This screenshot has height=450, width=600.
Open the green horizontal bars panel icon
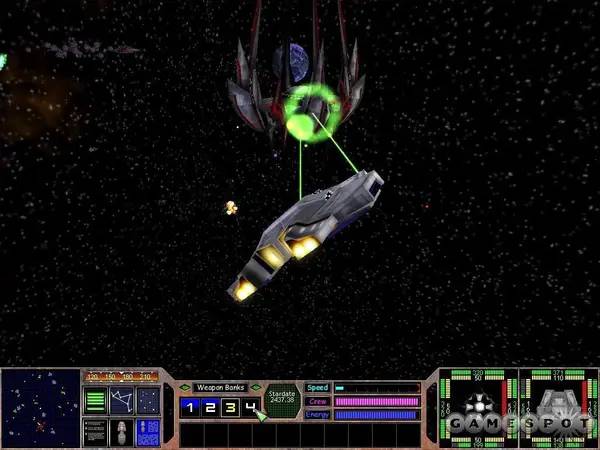pyautogui.click(x=95, y=401)
